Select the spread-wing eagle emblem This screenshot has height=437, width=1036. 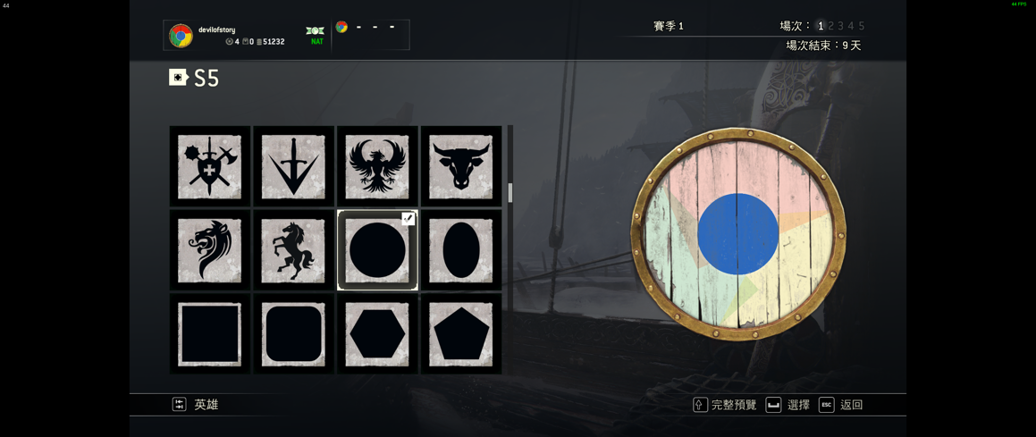click(x=377, y=166)
